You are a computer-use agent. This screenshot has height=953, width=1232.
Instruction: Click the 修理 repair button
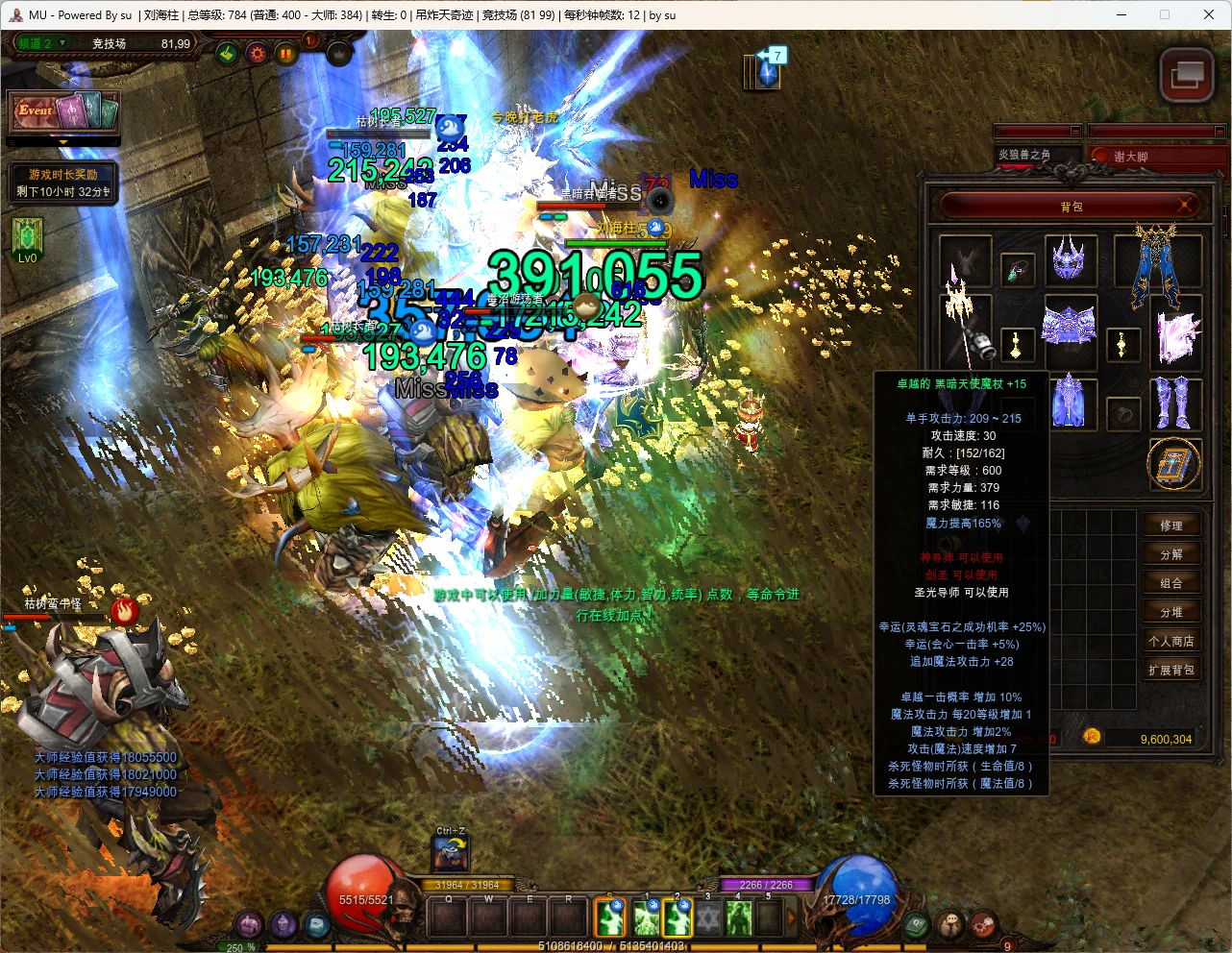[1170, 525]
